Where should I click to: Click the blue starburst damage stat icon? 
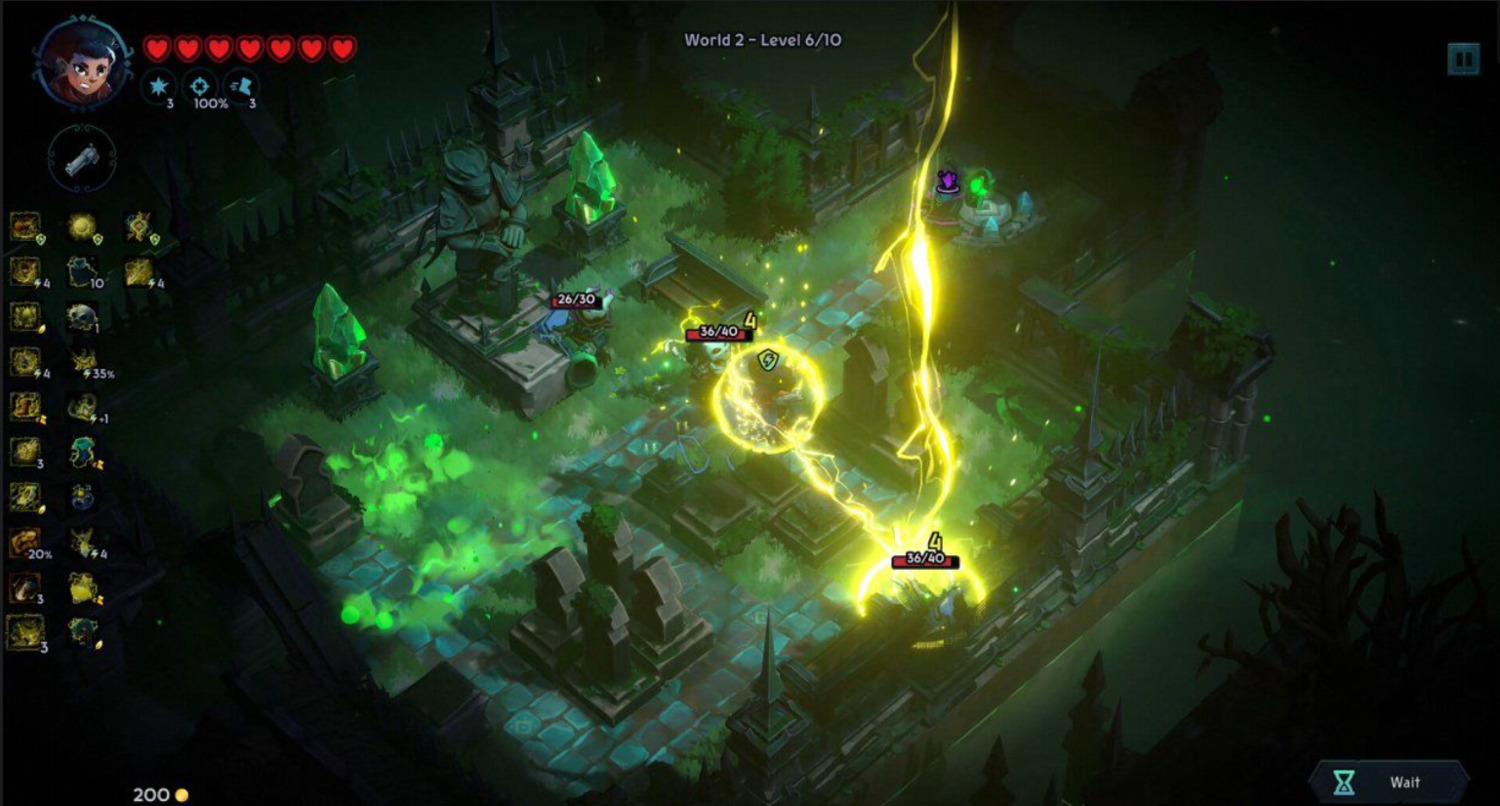coord(159,86)
